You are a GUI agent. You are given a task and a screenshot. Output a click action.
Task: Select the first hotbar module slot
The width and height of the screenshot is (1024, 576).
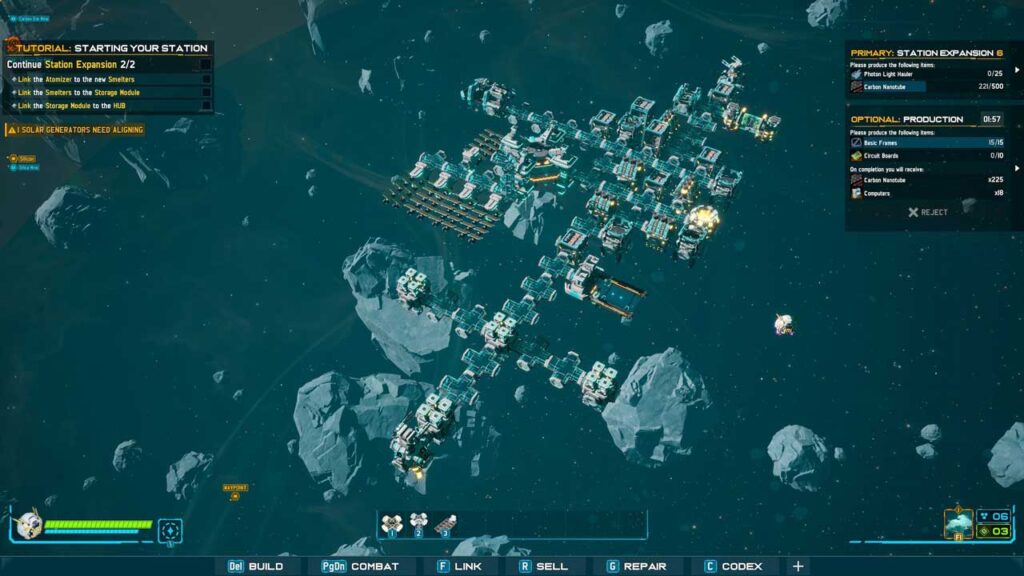[x=392, y=522]
